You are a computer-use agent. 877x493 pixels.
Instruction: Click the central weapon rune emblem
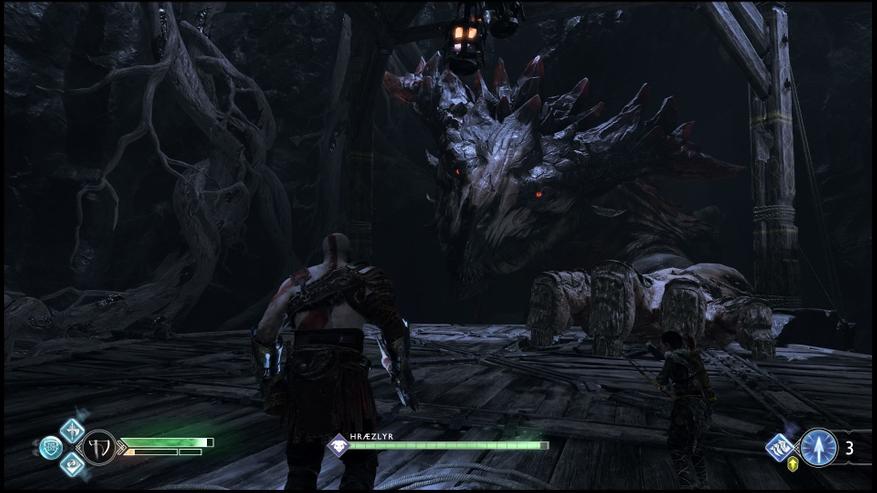tap(98, 447)
